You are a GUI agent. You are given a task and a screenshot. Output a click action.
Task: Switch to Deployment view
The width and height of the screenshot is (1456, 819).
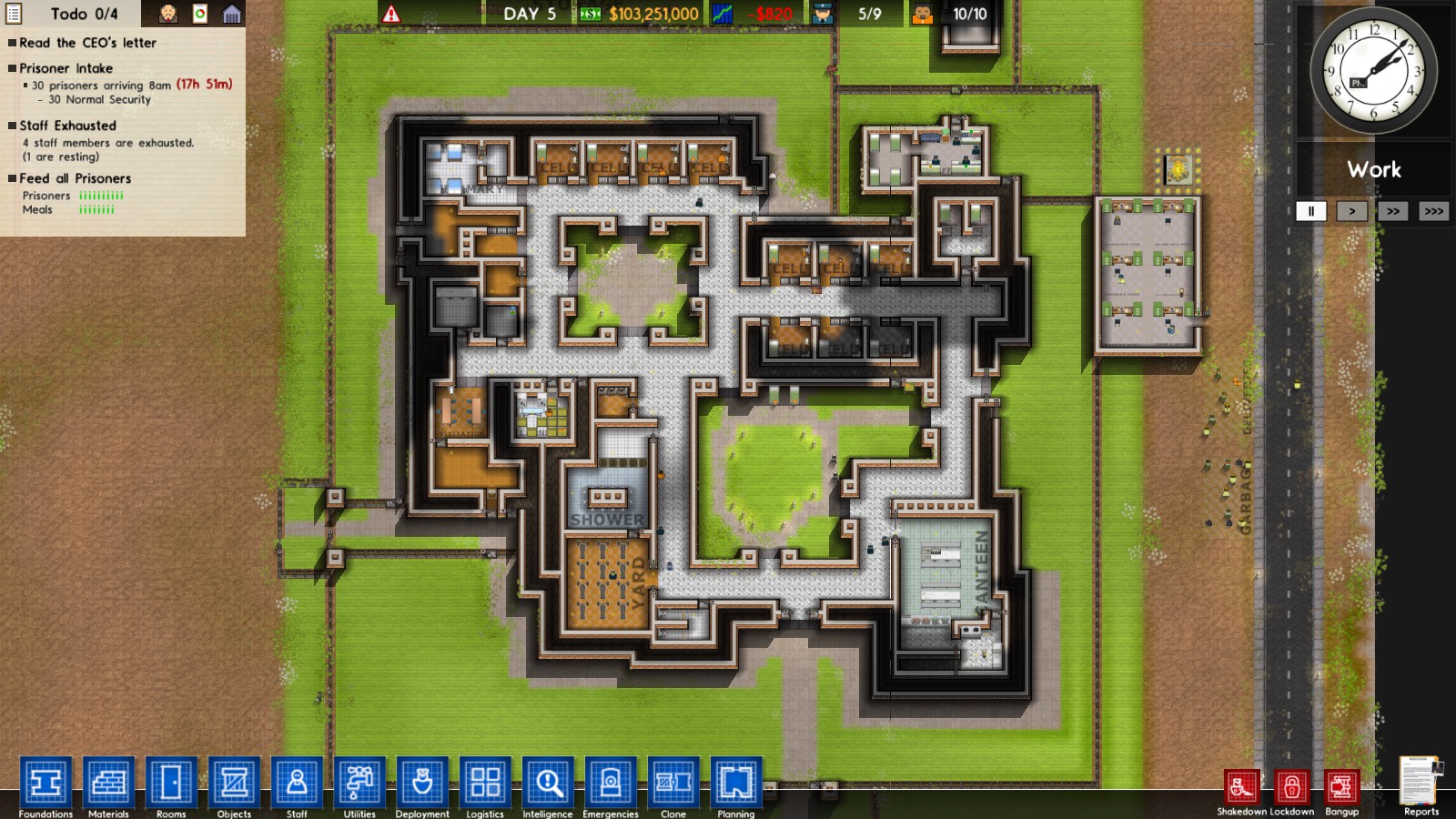pos(422,781)
